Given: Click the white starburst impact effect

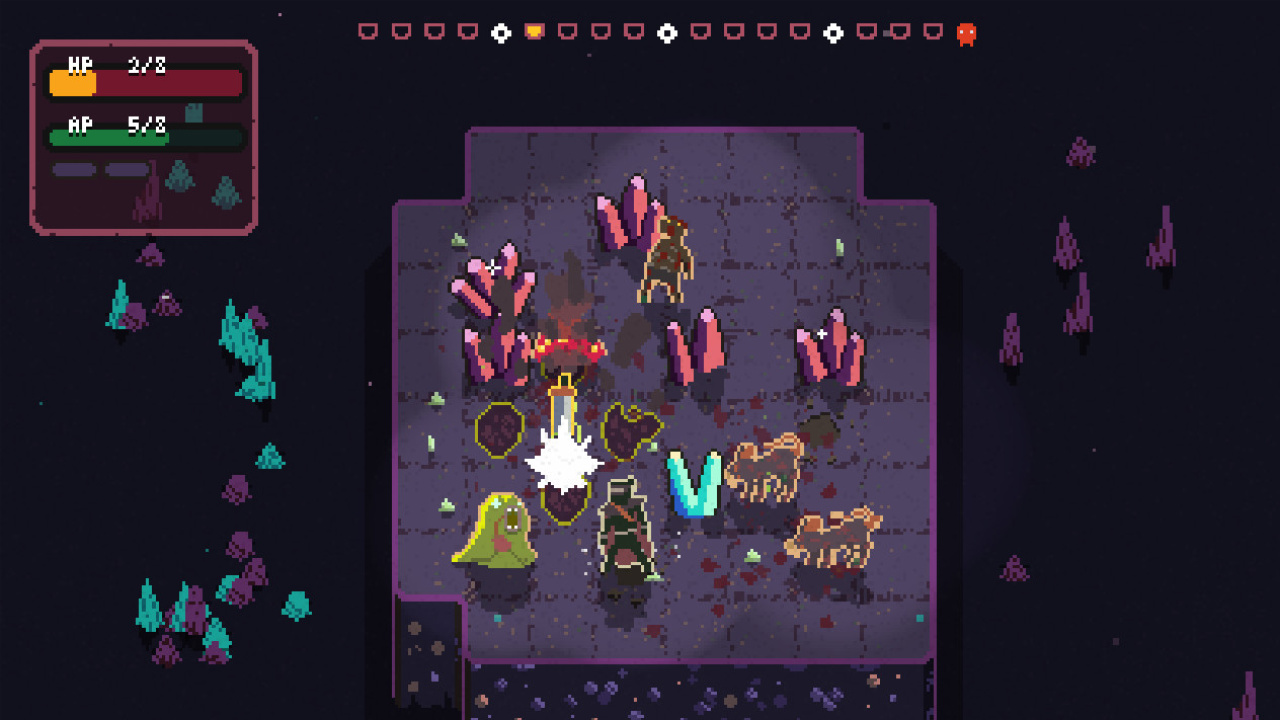Looking at the screenshot, I should [563, 460].
